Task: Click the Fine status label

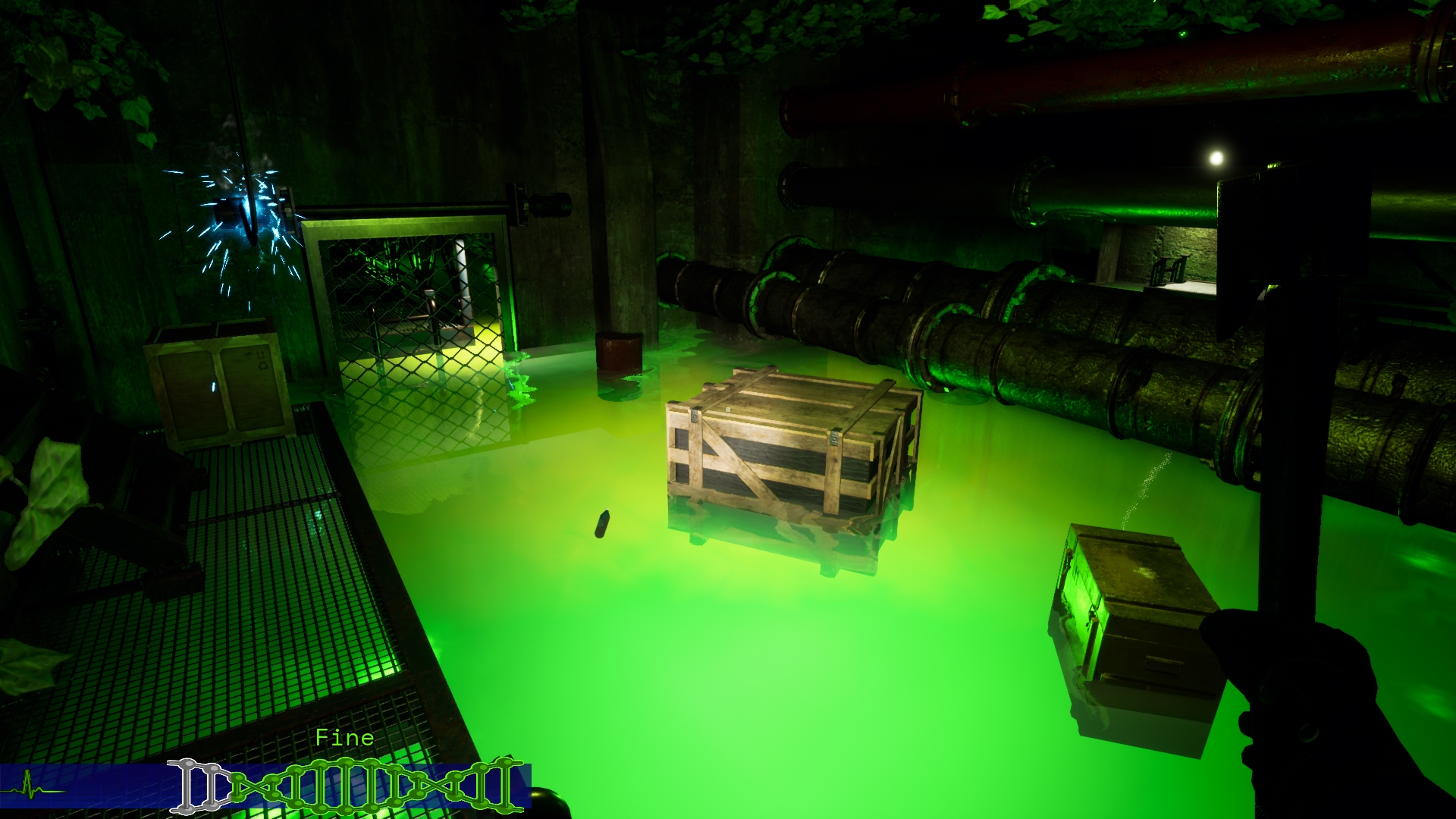Action: click(x=345, y=736)
